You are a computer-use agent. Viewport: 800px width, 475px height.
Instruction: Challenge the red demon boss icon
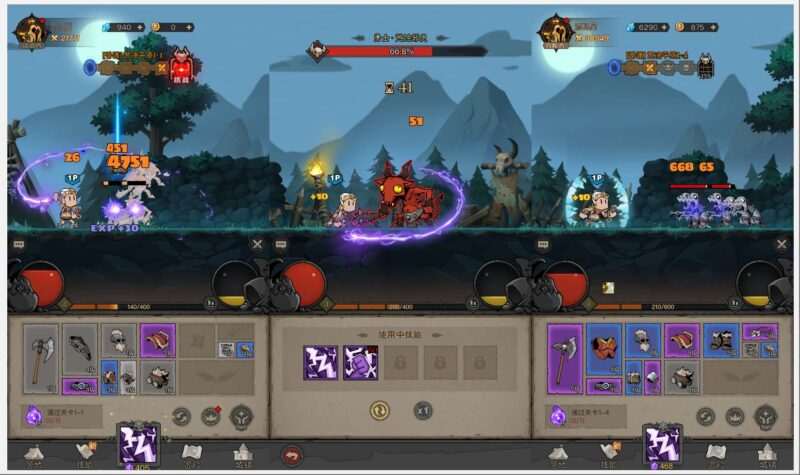(181, 67)
